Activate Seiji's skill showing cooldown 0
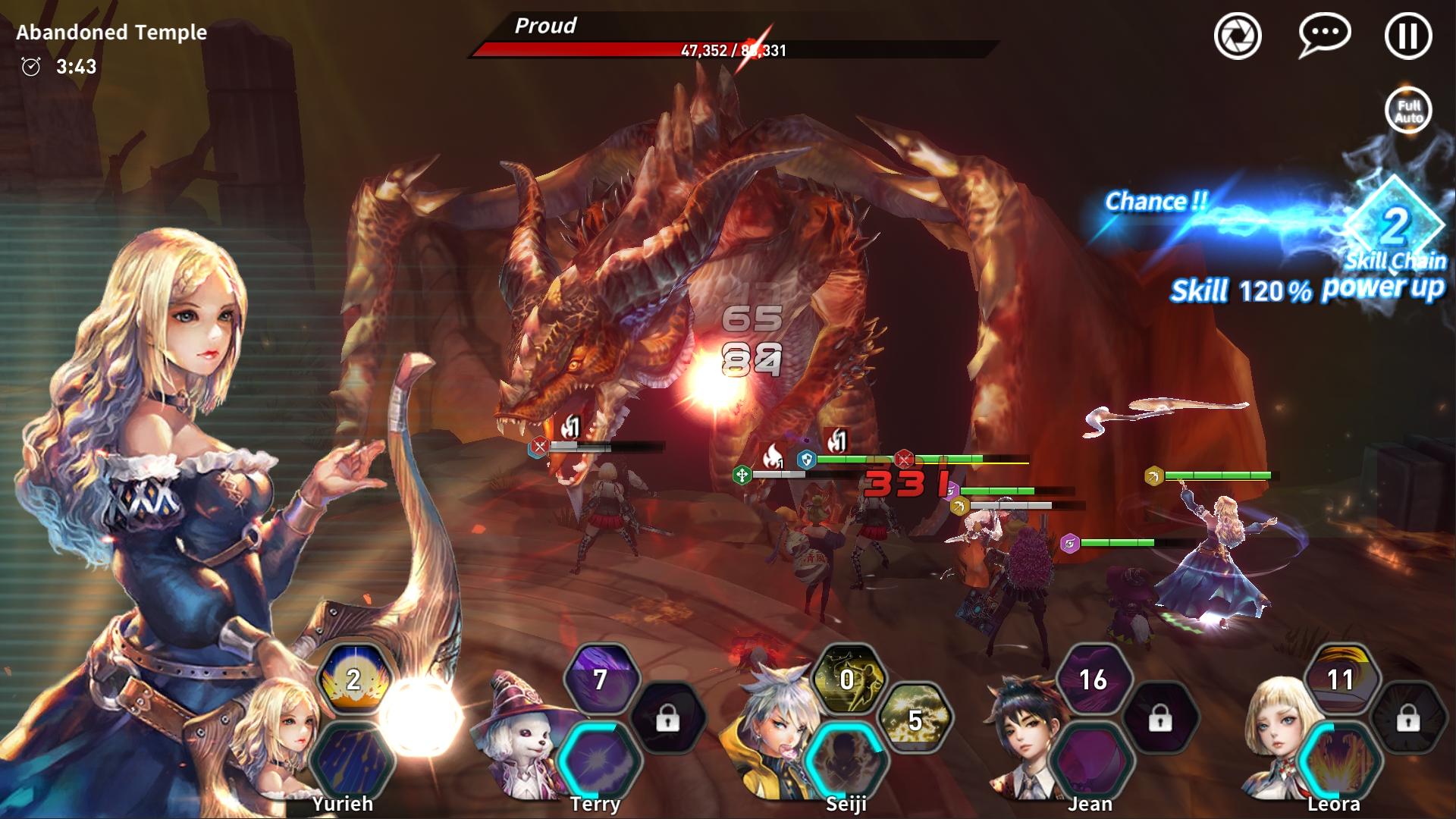The width and height of the screenshot is (1456, 819). click(847, 680)
